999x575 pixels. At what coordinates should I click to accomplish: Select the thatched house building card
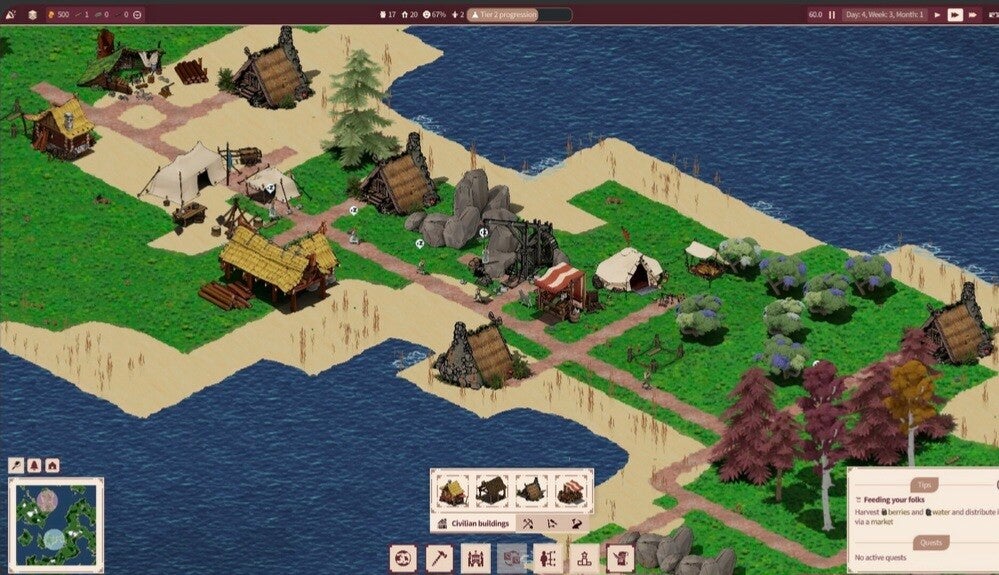click(x=452, y=491)
